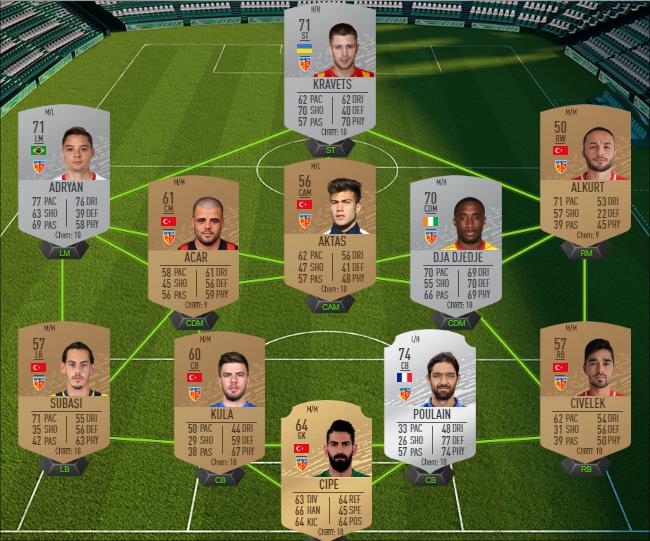Select the Civelek right back card
650x541 pixels.
pyautogui.click(x=584, y=390)
